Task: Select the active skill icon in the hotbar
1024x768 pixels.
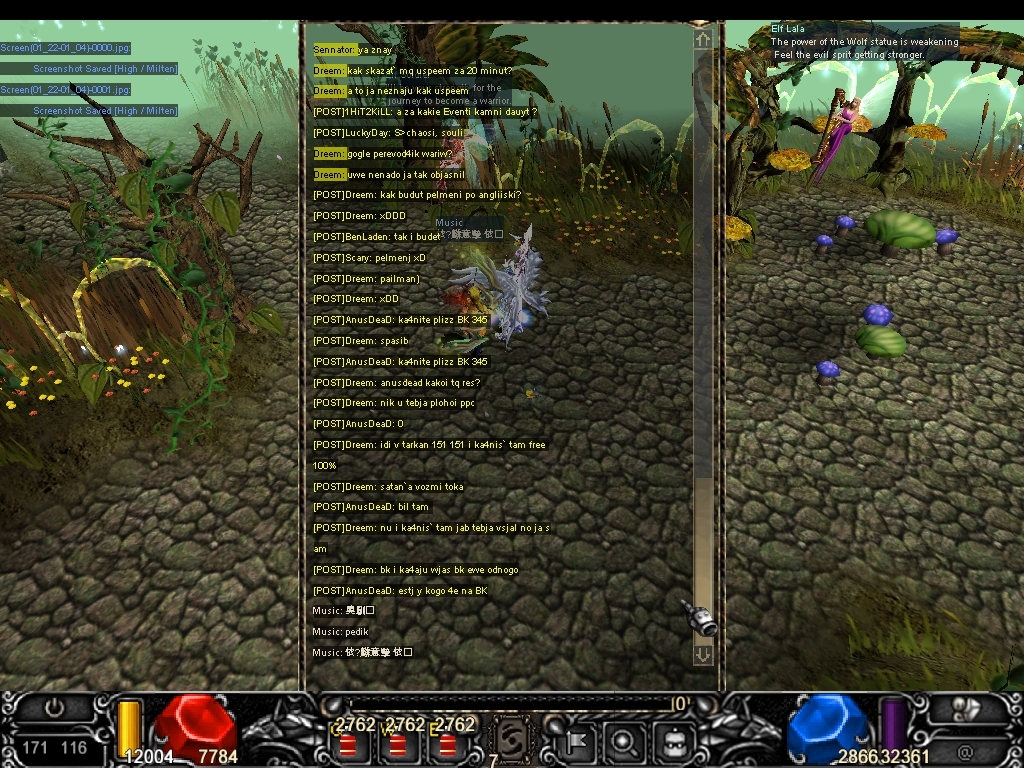Action: coord(511,742)
